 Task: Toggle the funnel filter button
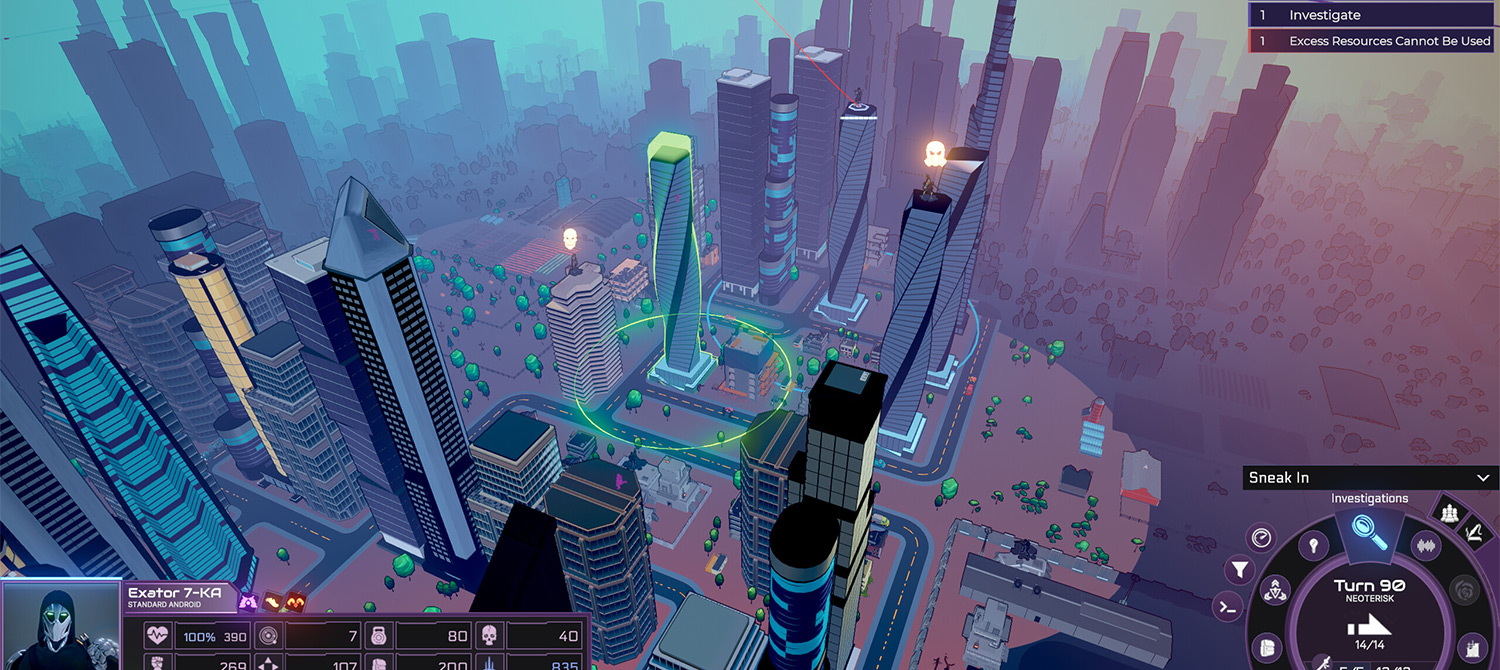coord(1240,570)
